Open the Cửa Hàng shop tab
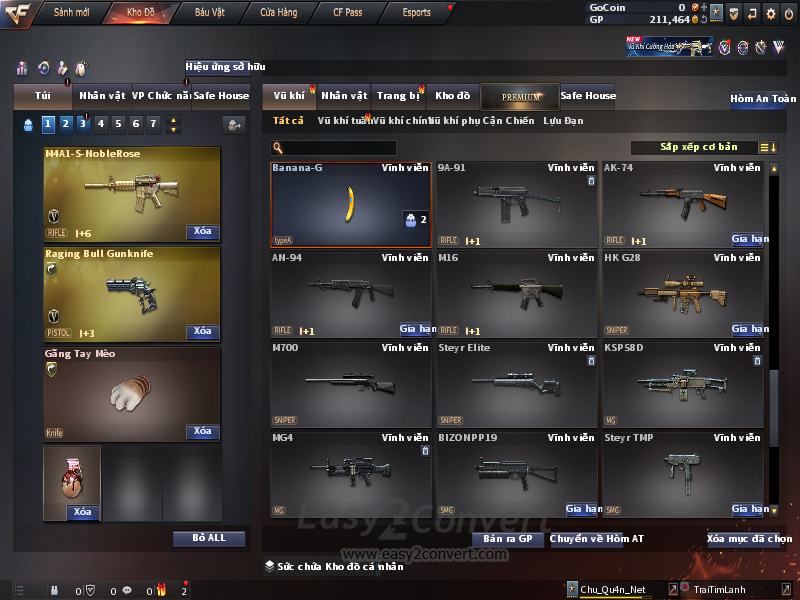Viewport: 800px width, 600px height. pos(278,13)
